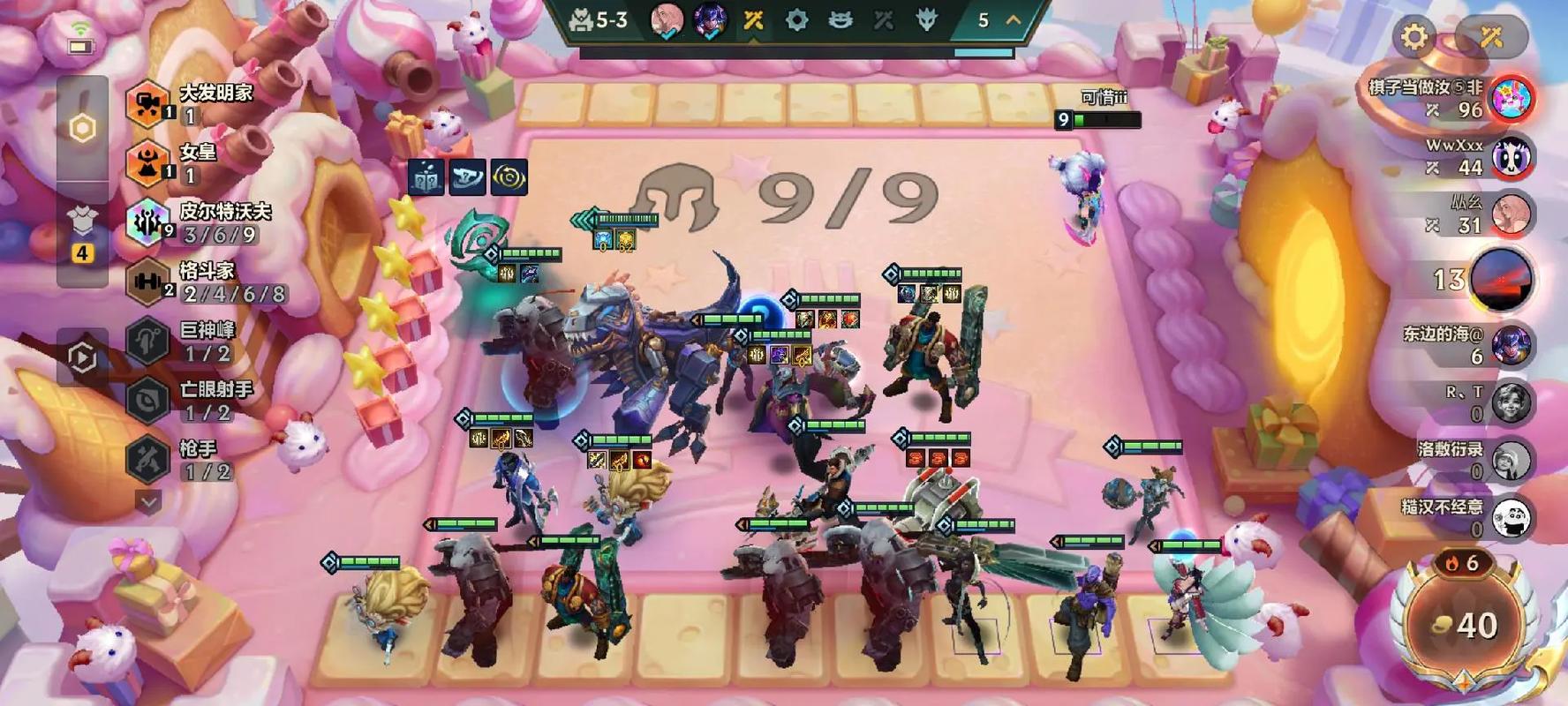The width and height of the screenshot is (1568, 706).
Task: Show the 亡眼射手 trait info
Action: coord(147,401)
